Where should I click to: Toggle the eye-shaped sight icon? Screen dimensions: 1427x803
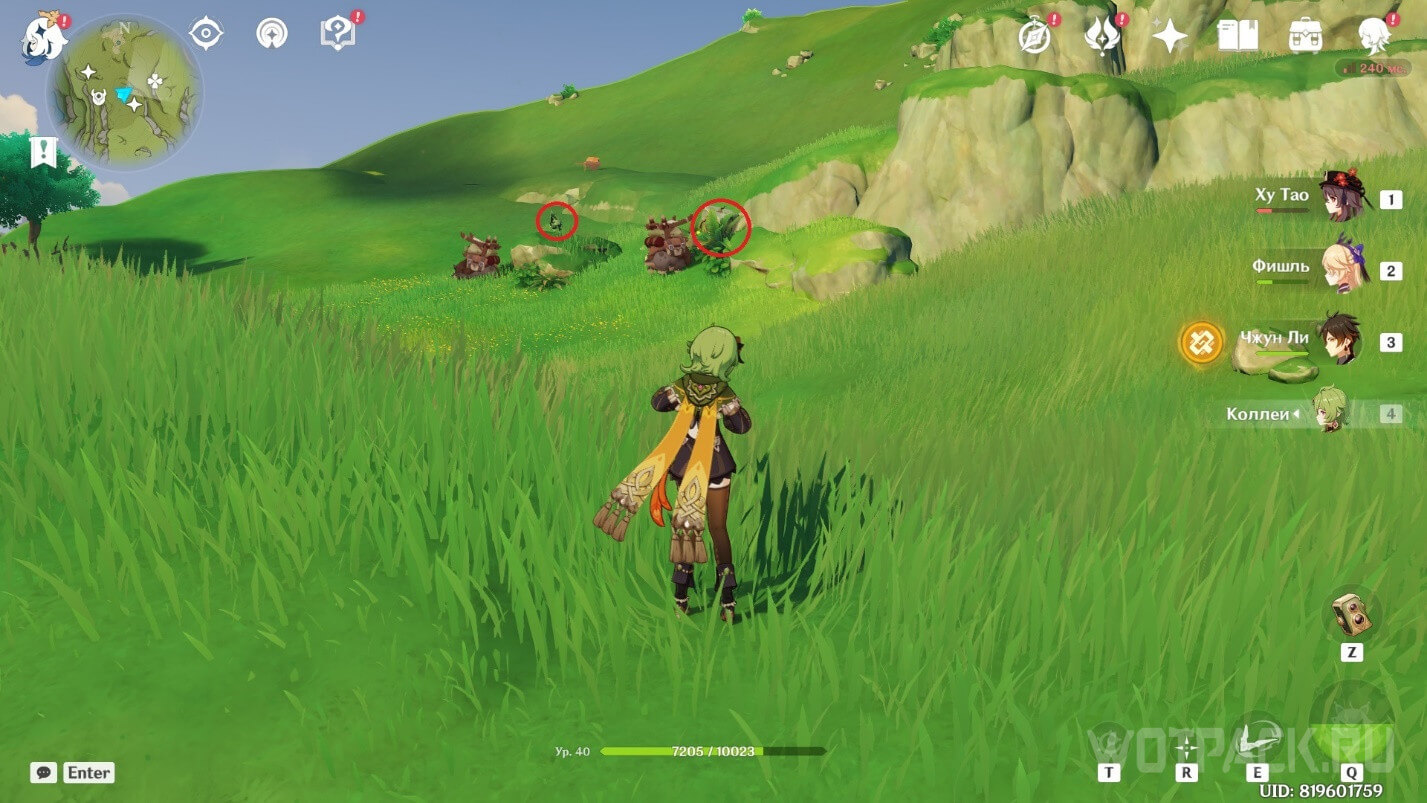tap(206, 34)
